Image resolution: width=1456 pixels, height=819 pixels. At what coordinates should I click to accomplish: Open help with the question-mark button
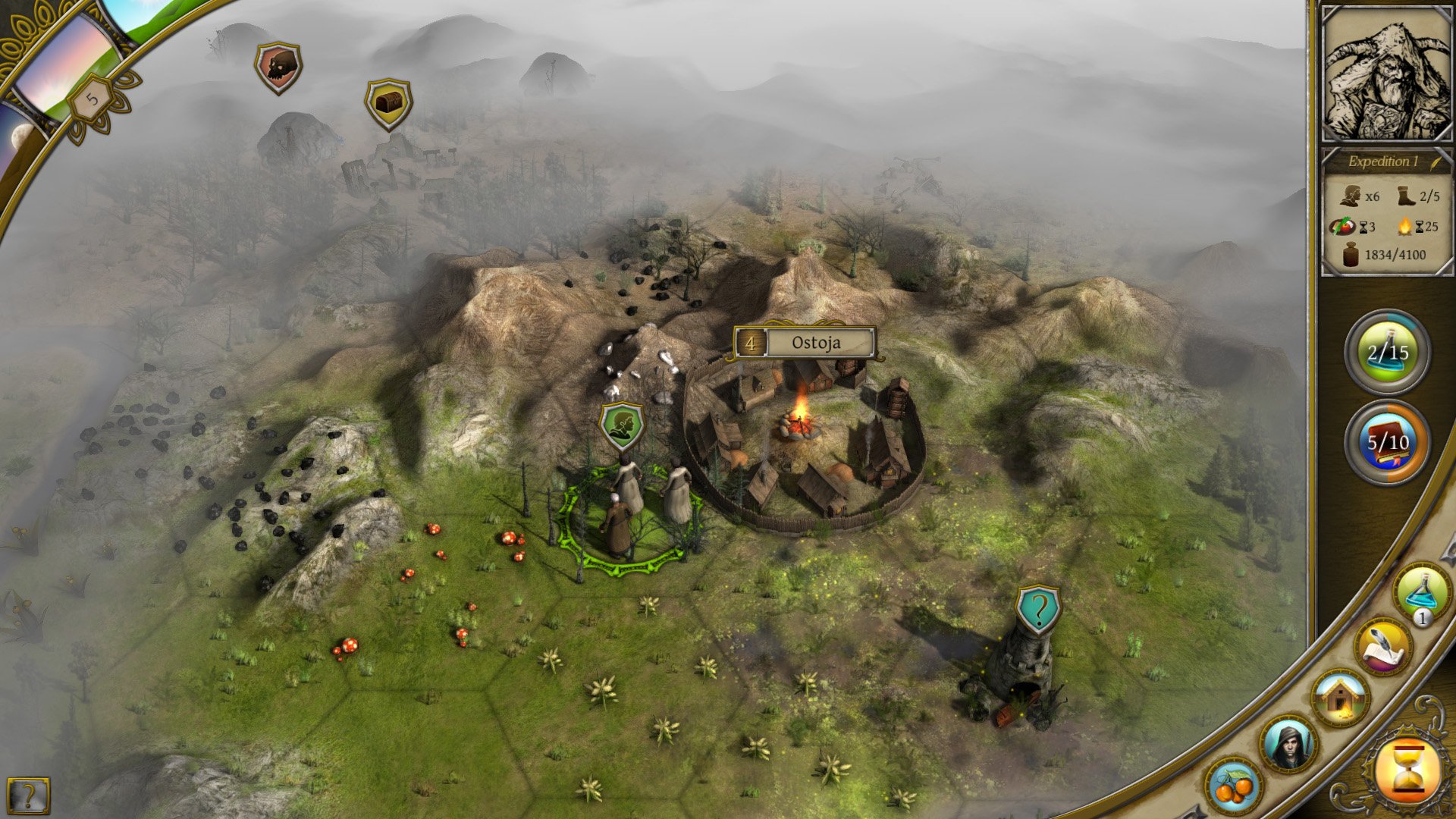[x=28, y=795]
